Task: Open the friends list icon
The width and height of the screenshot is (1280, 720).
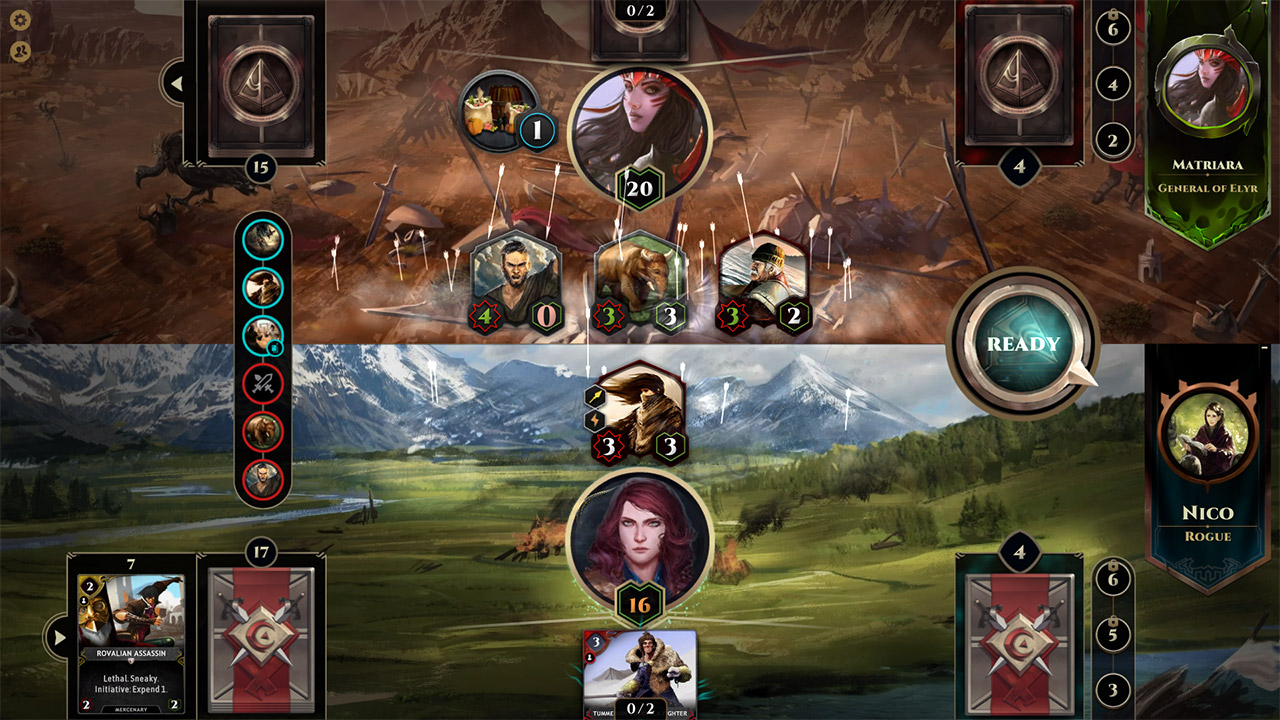Action: pos(20,51)
